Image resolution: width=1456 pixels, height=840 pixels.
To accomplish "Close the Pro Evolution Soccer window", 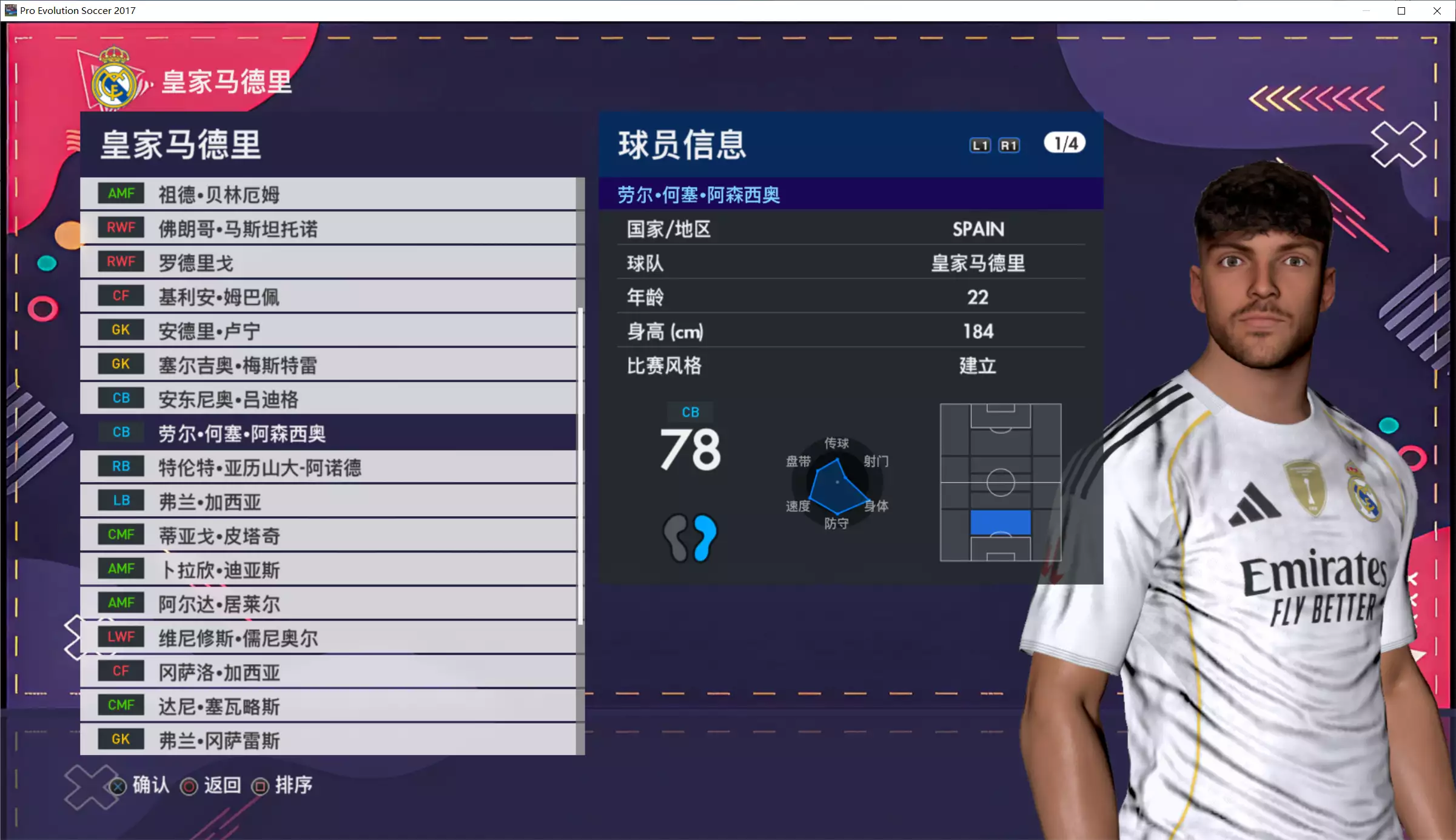I will click(1437, 10).
